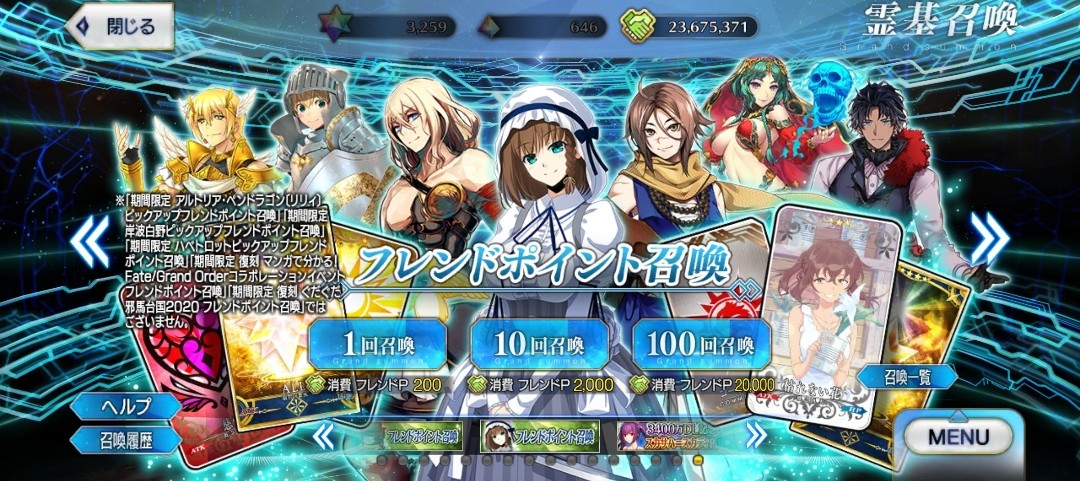Open the MENU button
The width and height of the screenshot is (1080, 481).
[957, 437]
